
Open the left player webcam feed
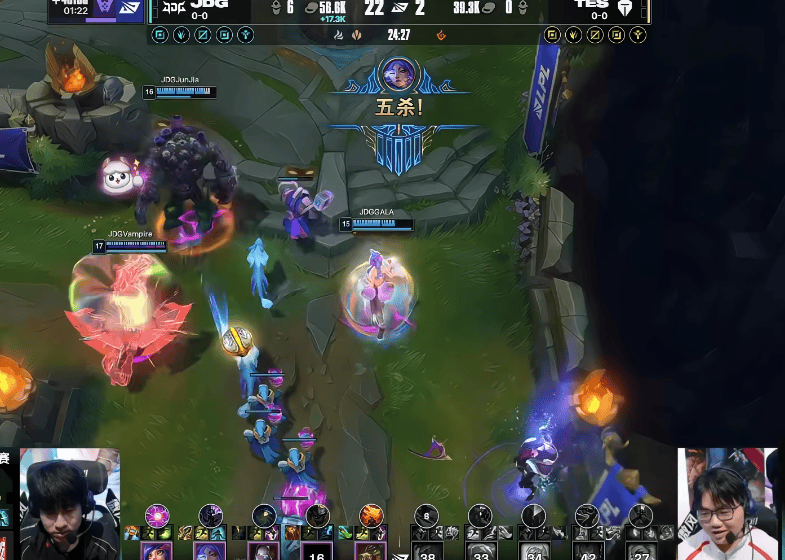69,504
